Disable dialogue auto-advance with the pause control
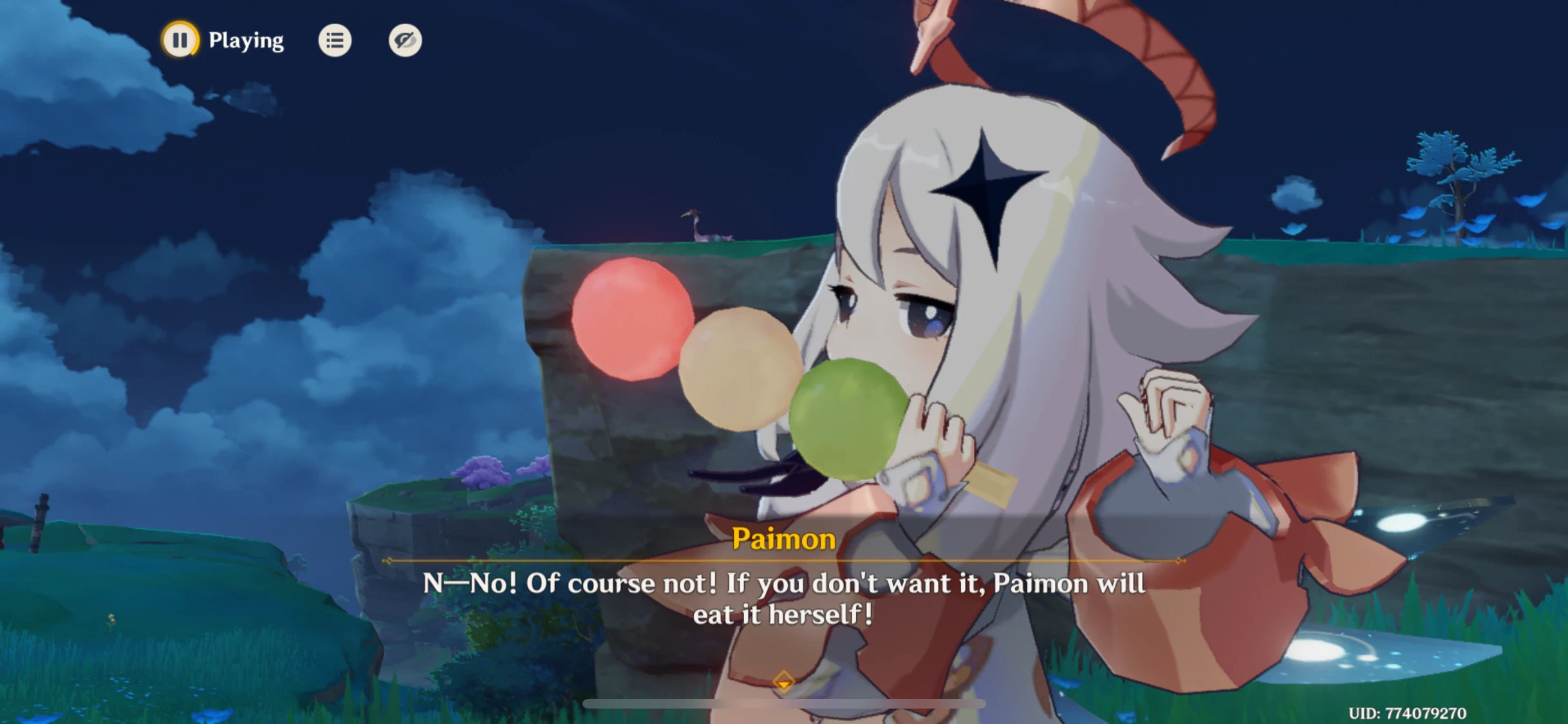 pos(180,40)
